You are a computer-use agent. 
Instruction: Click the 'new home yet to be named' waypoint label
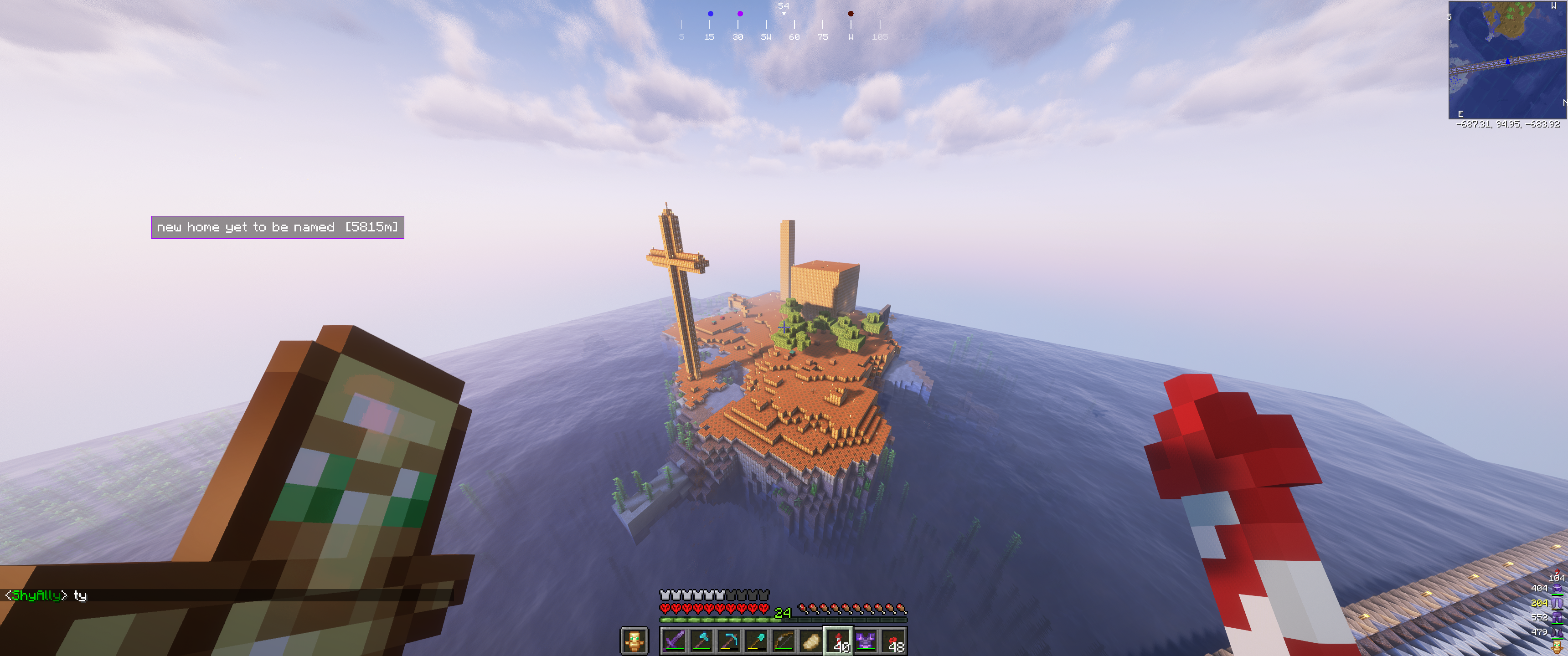point(278,227)
